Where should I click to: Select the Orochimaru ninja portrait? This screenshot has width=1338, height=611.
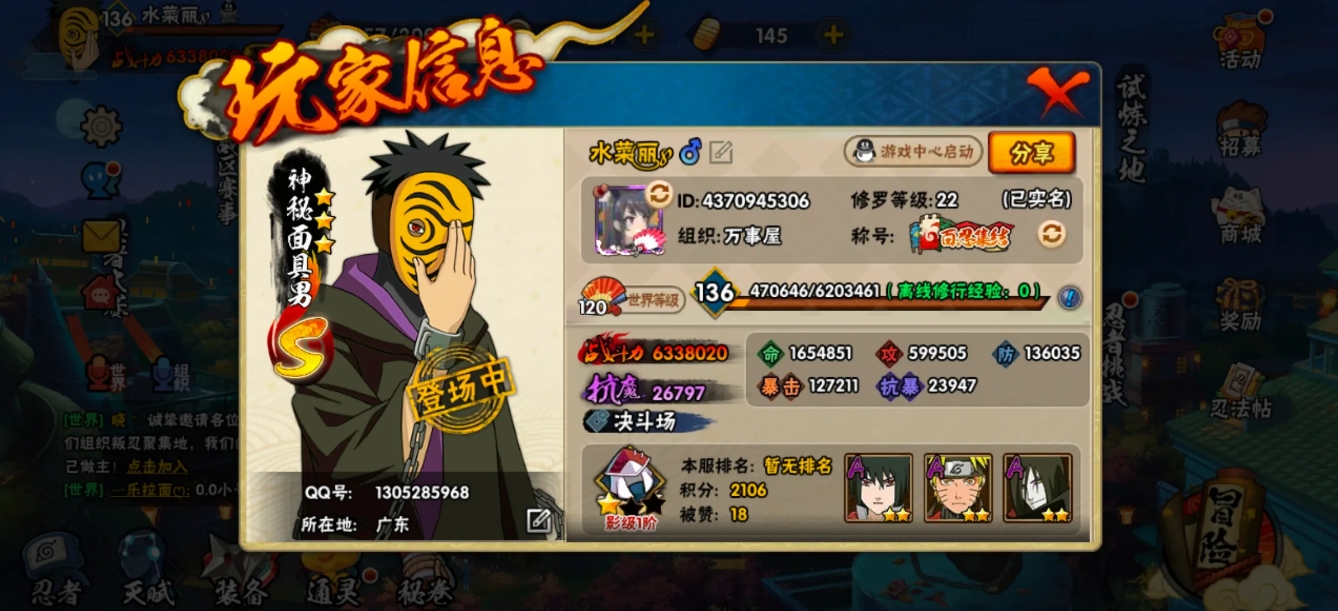coord(1038,488)
